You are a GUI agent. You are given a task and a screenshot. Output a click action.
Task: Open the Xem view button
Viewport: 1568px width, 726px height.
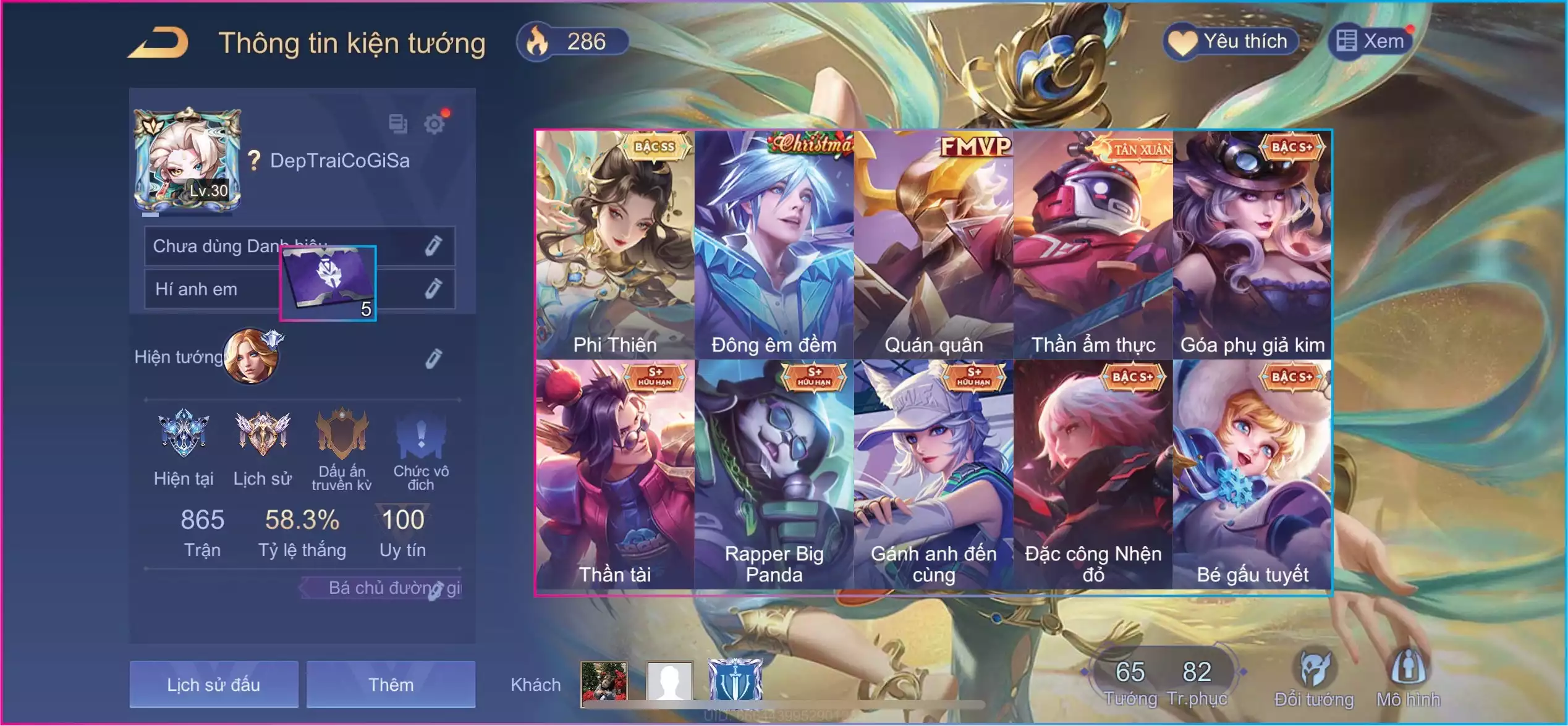pos(1371,42)
